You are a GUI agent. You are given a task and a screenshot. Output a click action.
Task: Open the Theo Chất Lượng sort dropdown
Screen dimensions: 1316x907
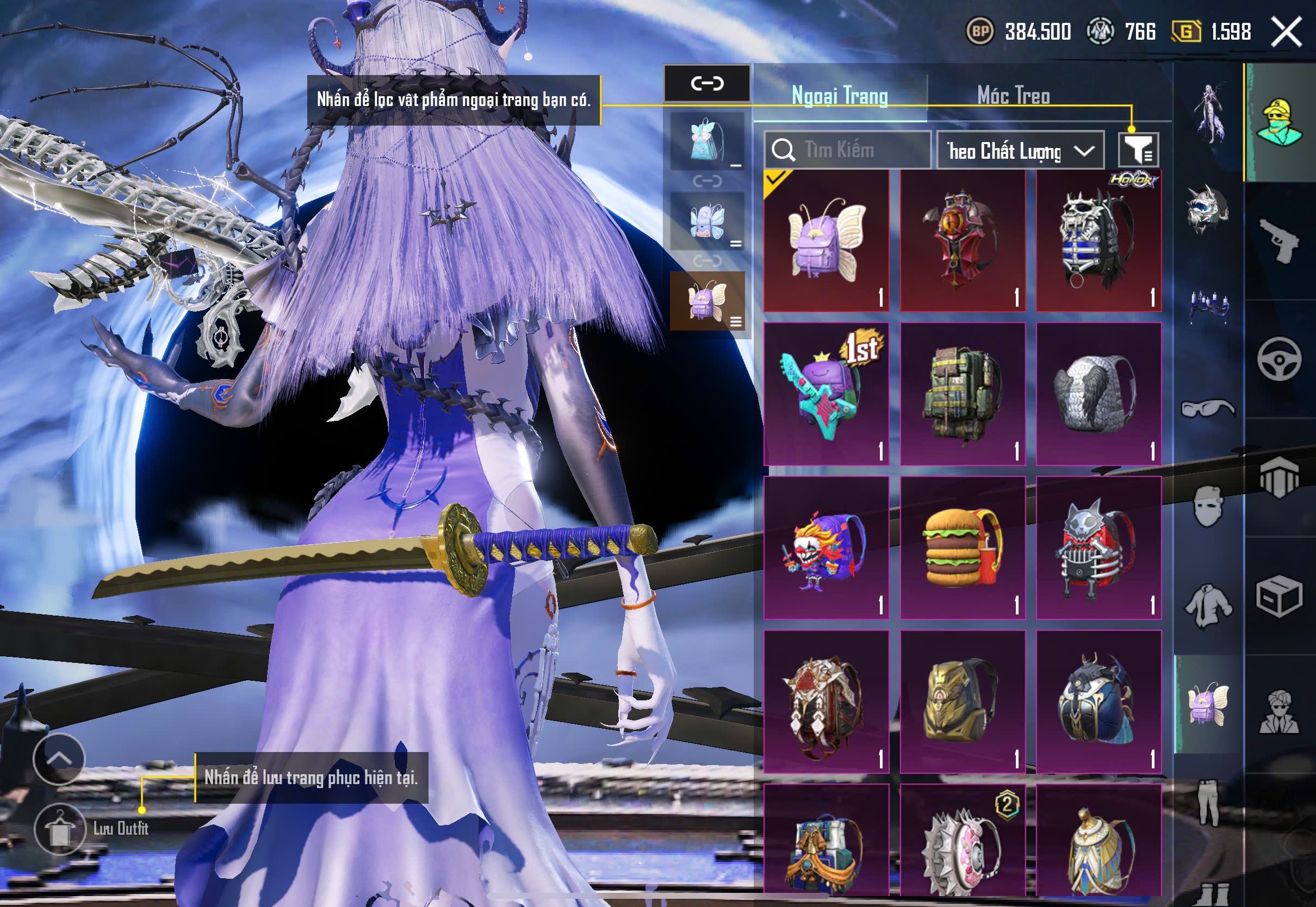tap(1020, 151)
